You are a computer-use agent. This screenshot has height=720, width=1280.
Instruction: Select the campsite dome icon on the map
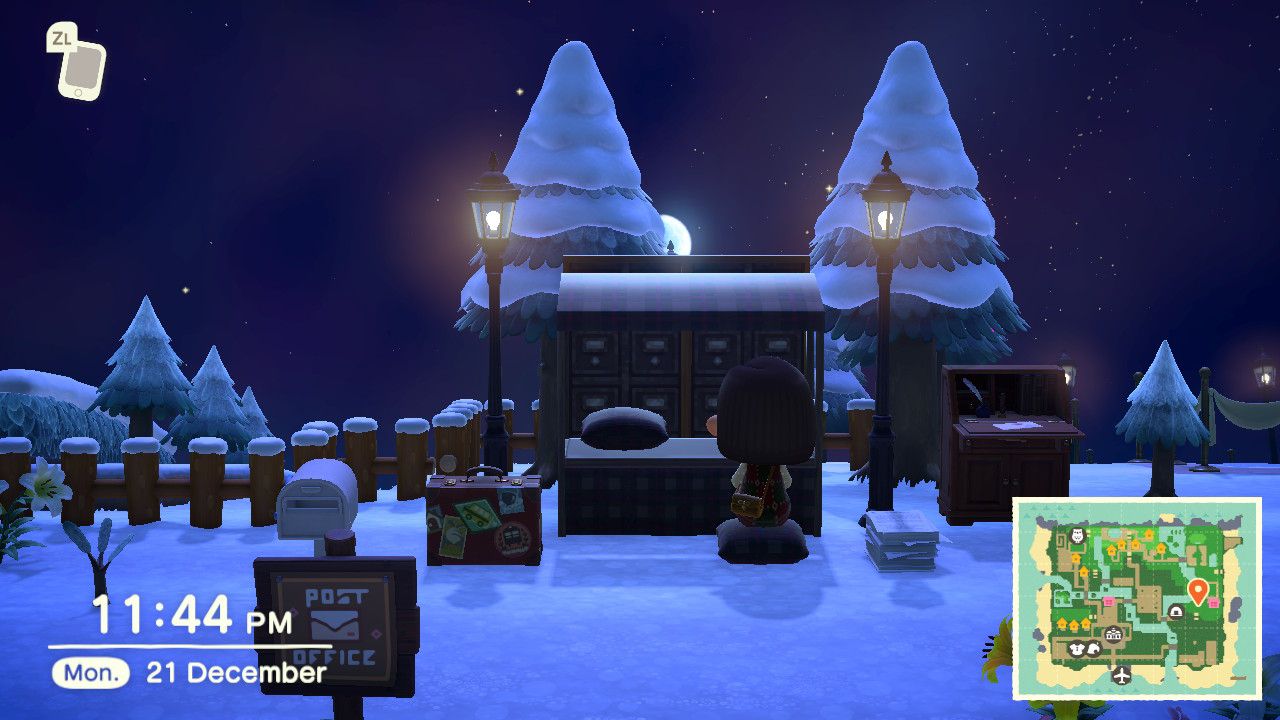1176,610
